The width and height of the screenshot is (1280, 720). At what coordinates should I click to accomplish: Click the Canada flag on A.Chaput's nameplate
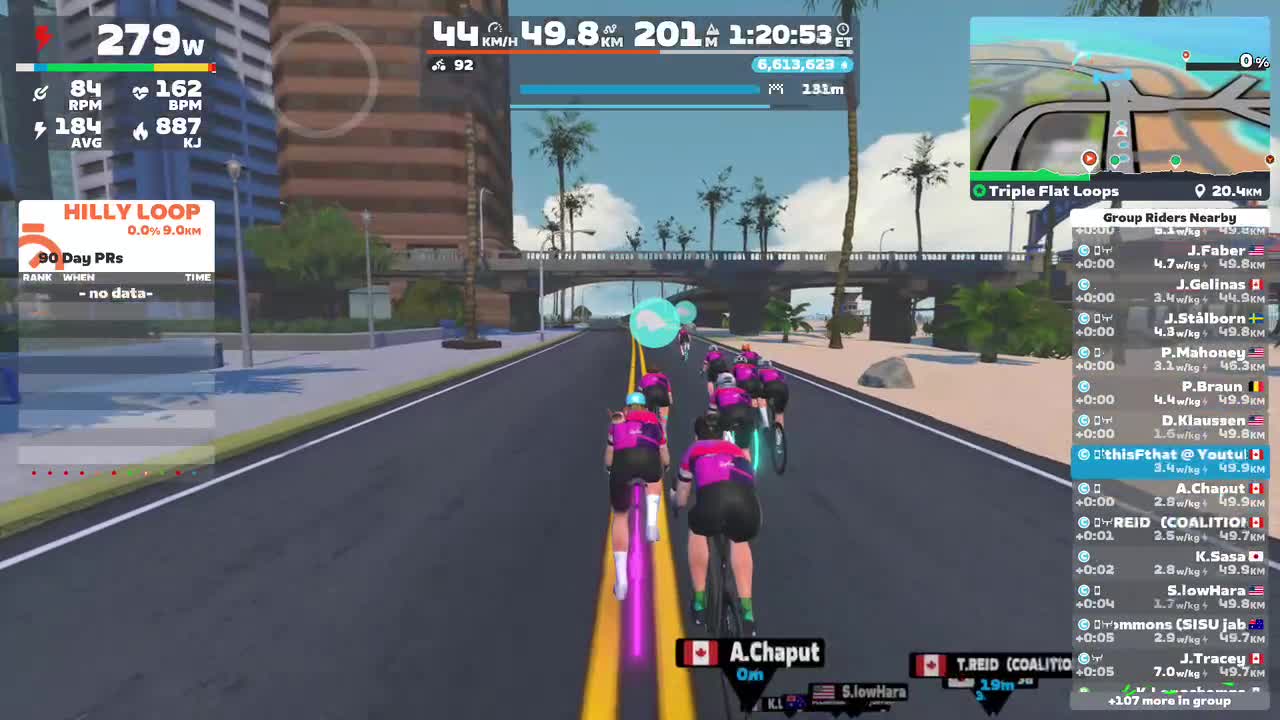click(x=701, y=653)
